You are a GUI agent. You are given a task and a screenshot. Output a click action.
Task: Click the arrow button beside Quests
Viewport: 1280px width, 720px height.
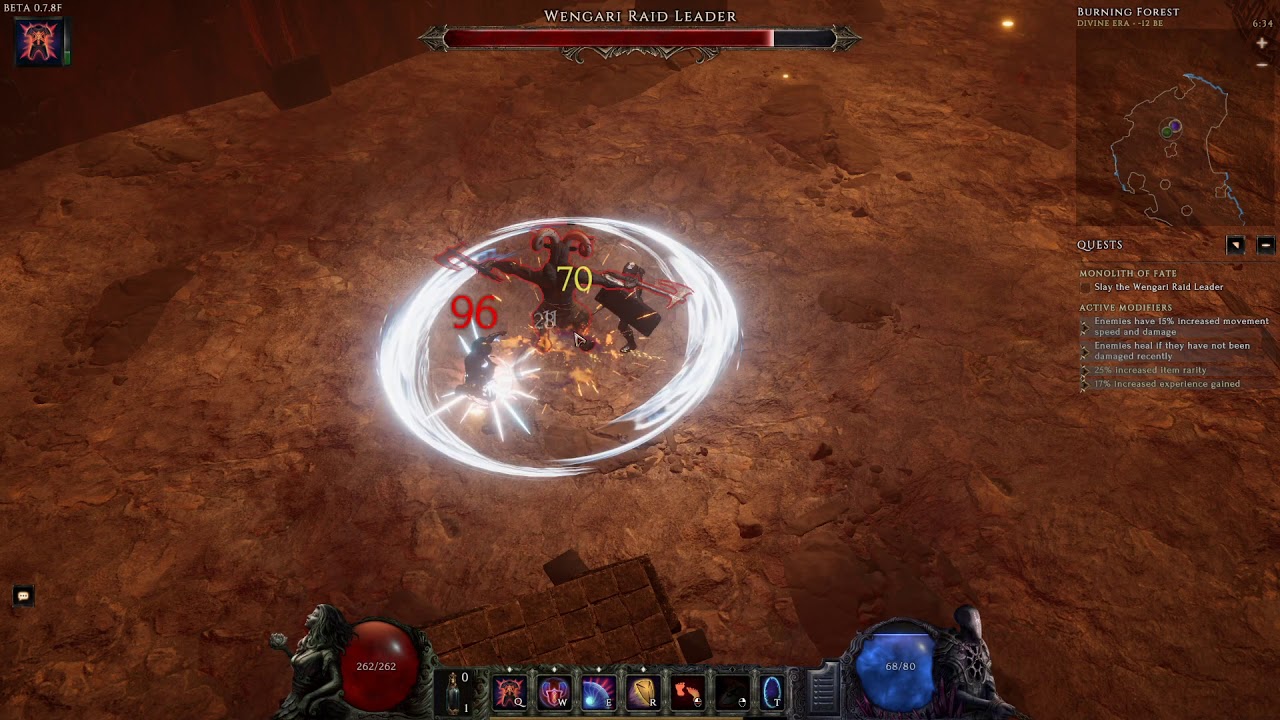[x=1236, y=245]
